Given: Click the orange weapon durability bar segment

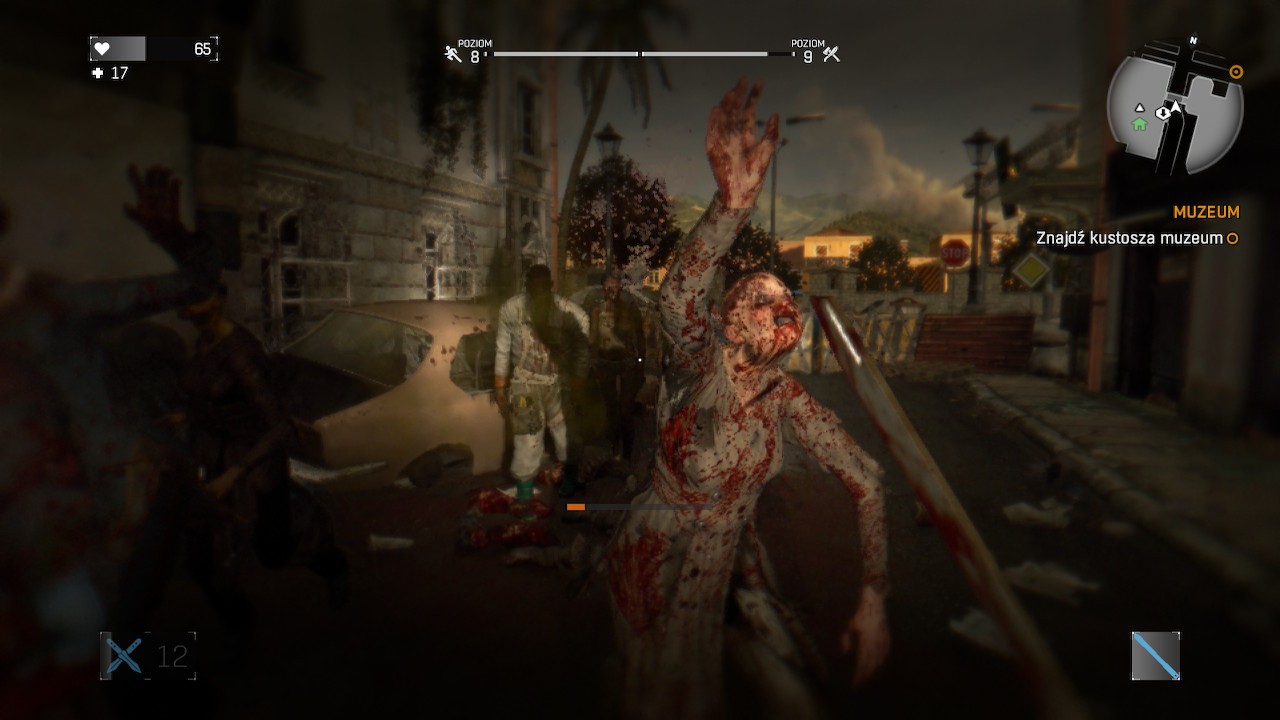Looking at the screenshot, I should click(574, 507).
